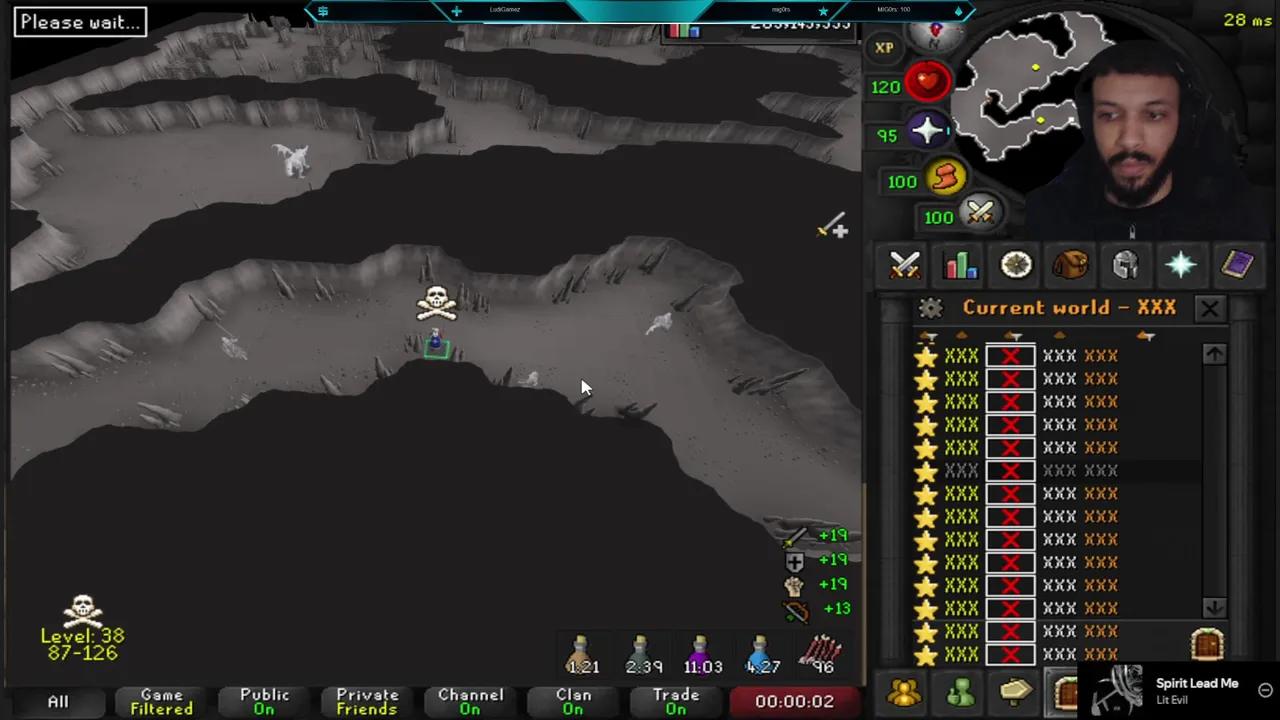This screenshot has height=720, width=1280.
Task: Open the world switcher settings gear
Action: click(x=930, y=308)
